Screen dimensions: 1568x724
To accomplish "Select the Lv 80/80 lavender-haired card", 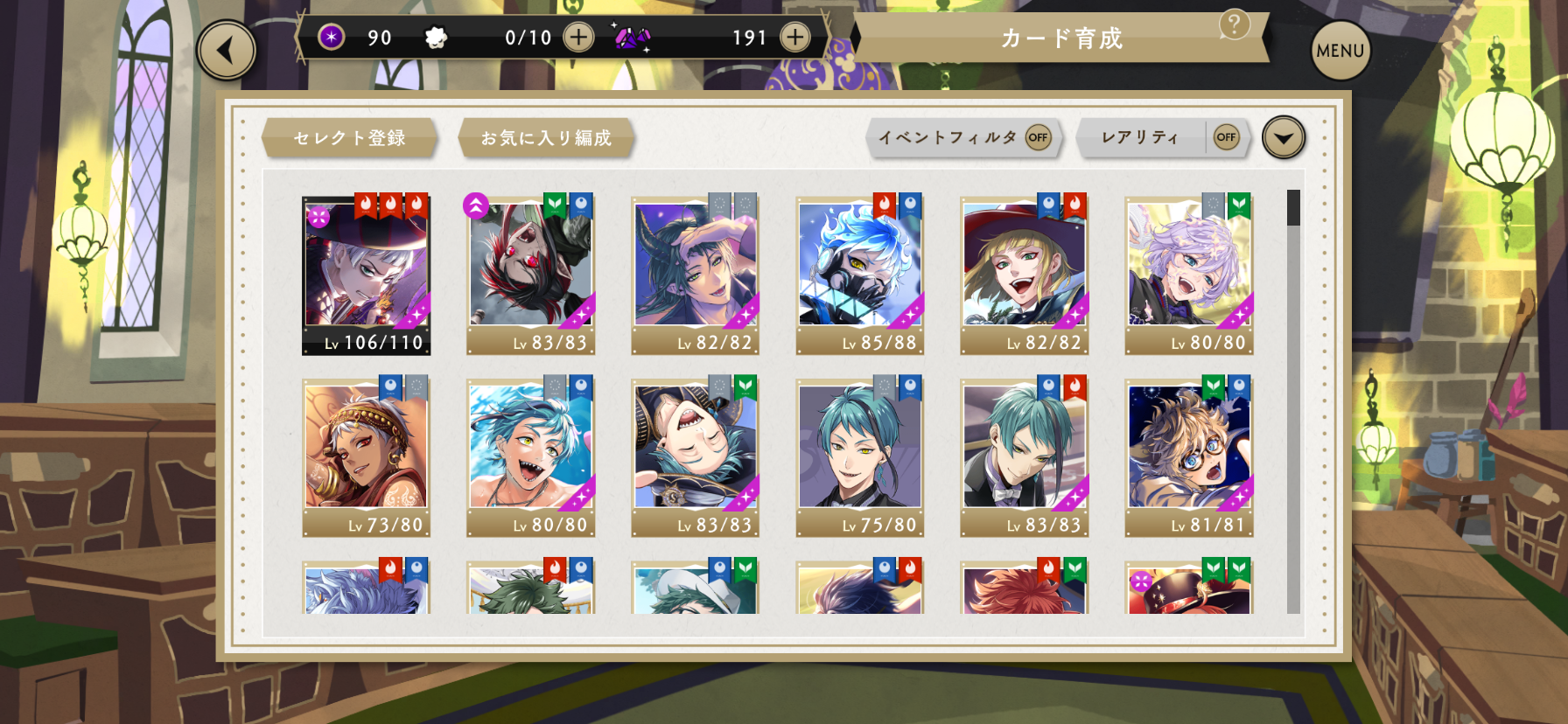I will click(1189, 275).
